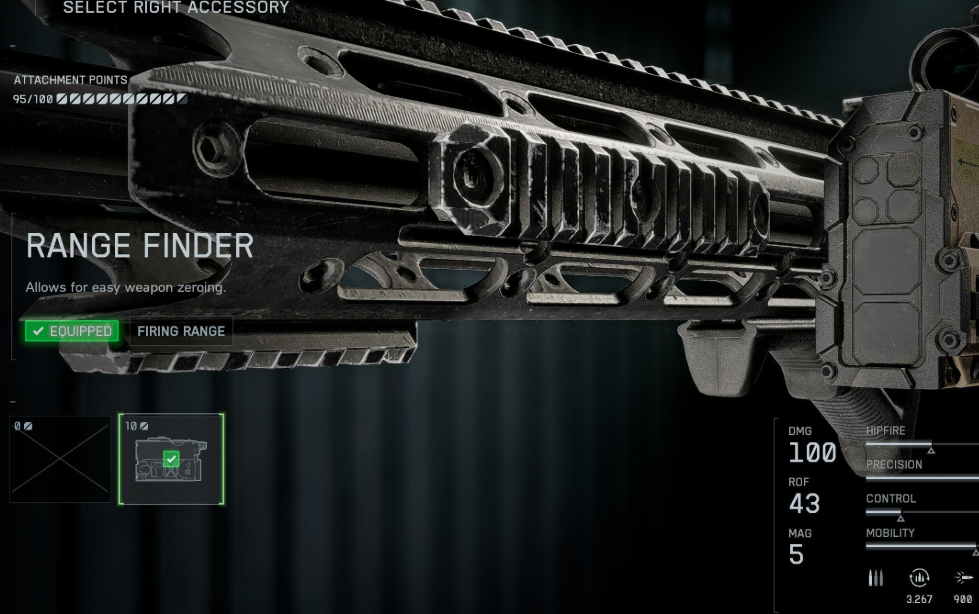Open the Firing Range
This screenshot has height=614, width=979.
pyautogui.click(x=181, y=331)
